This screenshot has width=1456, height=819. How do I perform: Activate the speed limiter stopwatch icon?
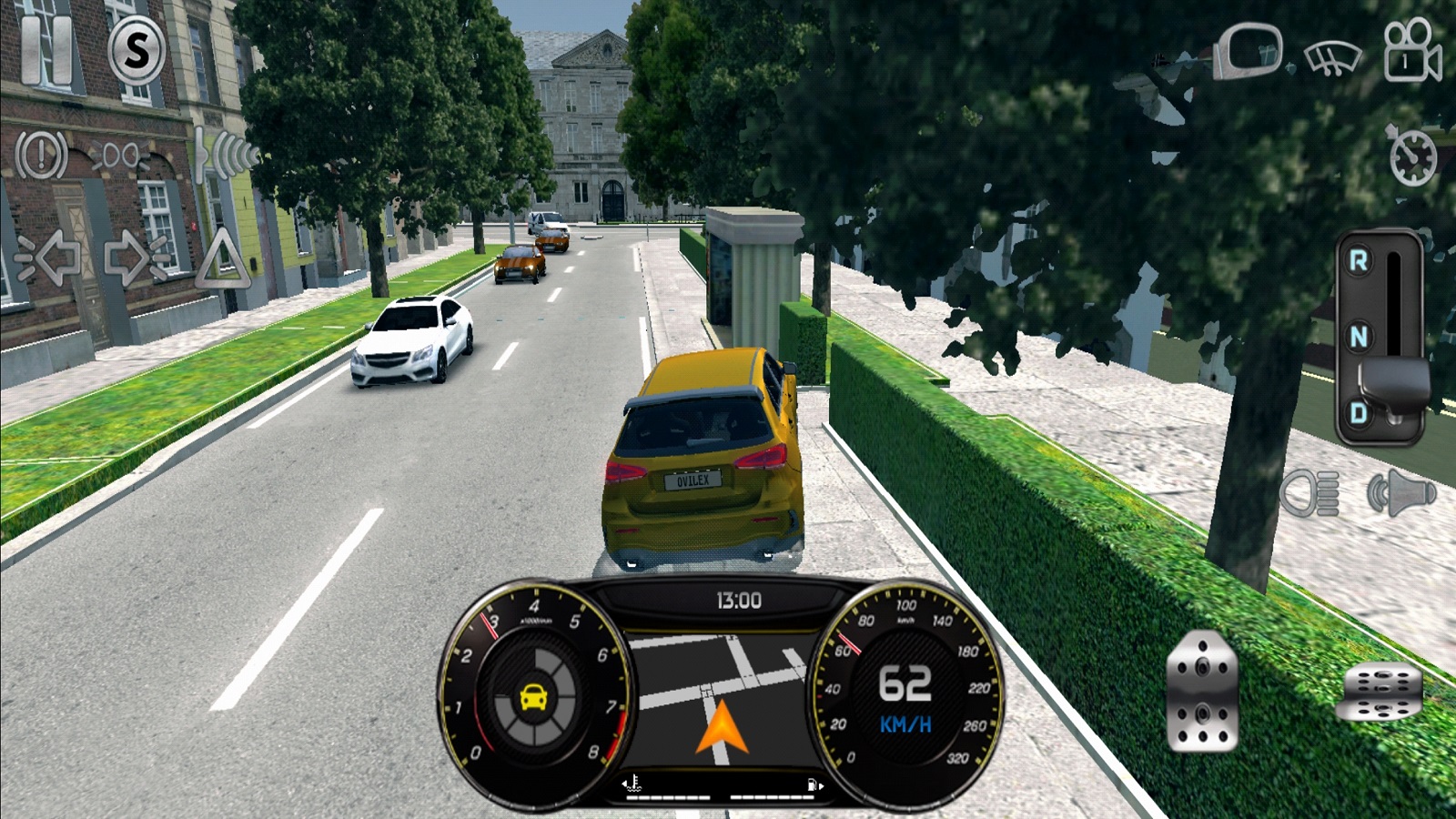pos(1412,157)
